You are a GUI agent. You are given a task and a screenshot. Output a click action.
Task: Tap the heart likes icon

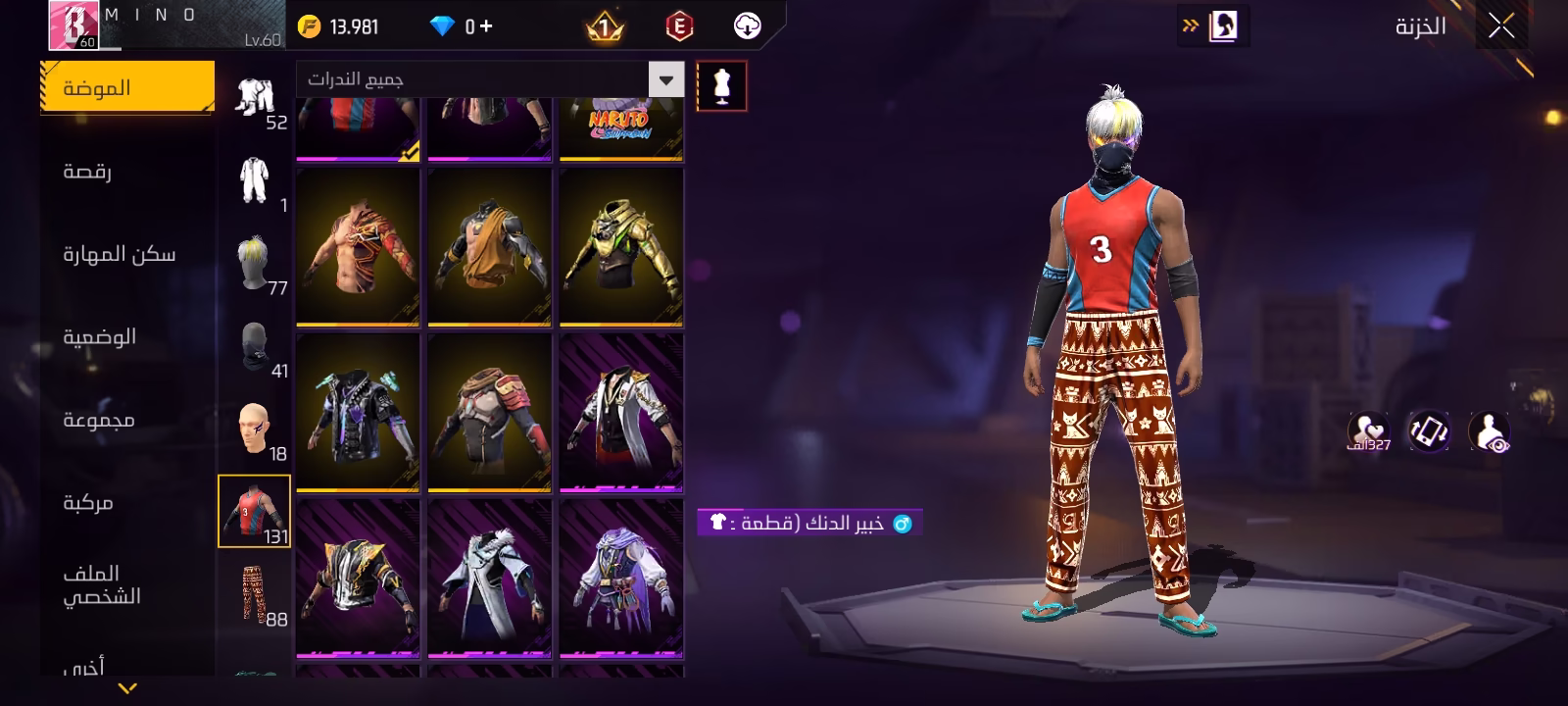(1367, 429)
